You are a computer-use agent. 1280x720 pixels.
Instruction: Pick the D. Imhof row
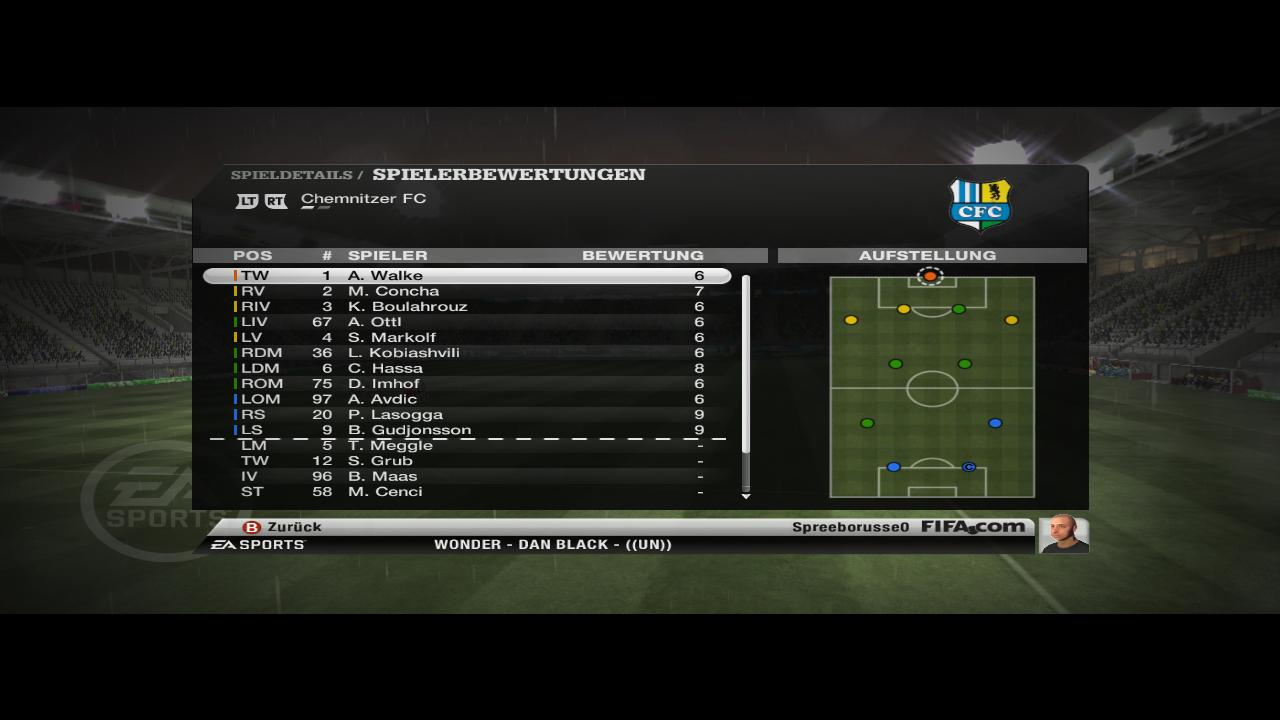(x=467, y=384)
